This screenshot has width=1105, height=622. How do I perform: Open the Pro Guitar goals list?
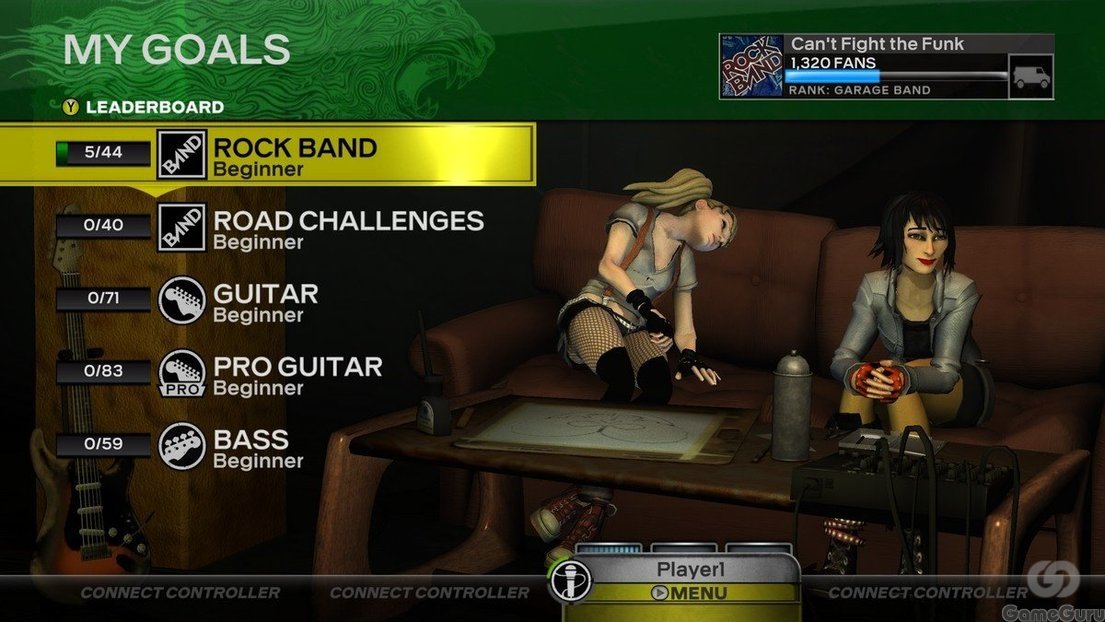(297, 374)
